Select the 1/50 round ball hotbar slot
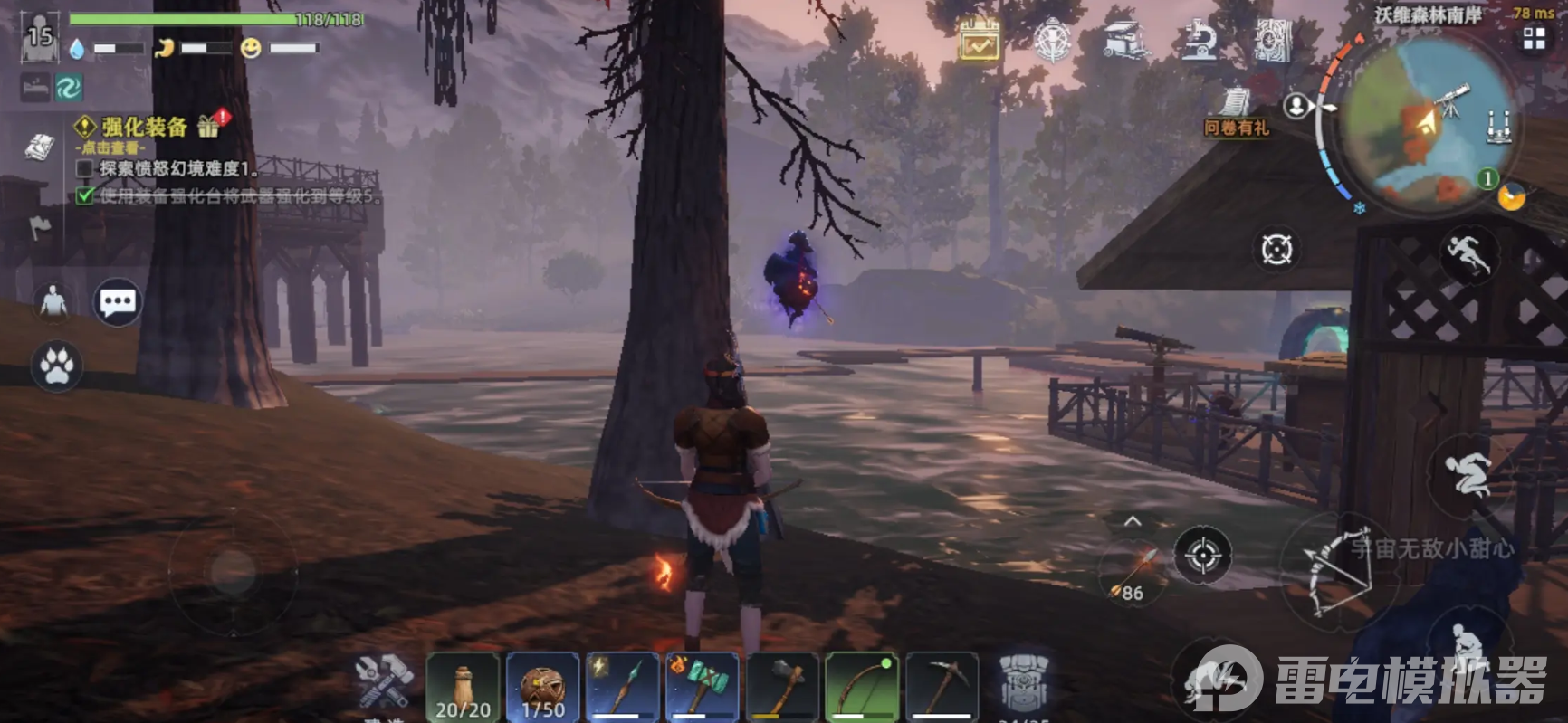Screen dimensions: 1568x723 [x=542, y=687]
